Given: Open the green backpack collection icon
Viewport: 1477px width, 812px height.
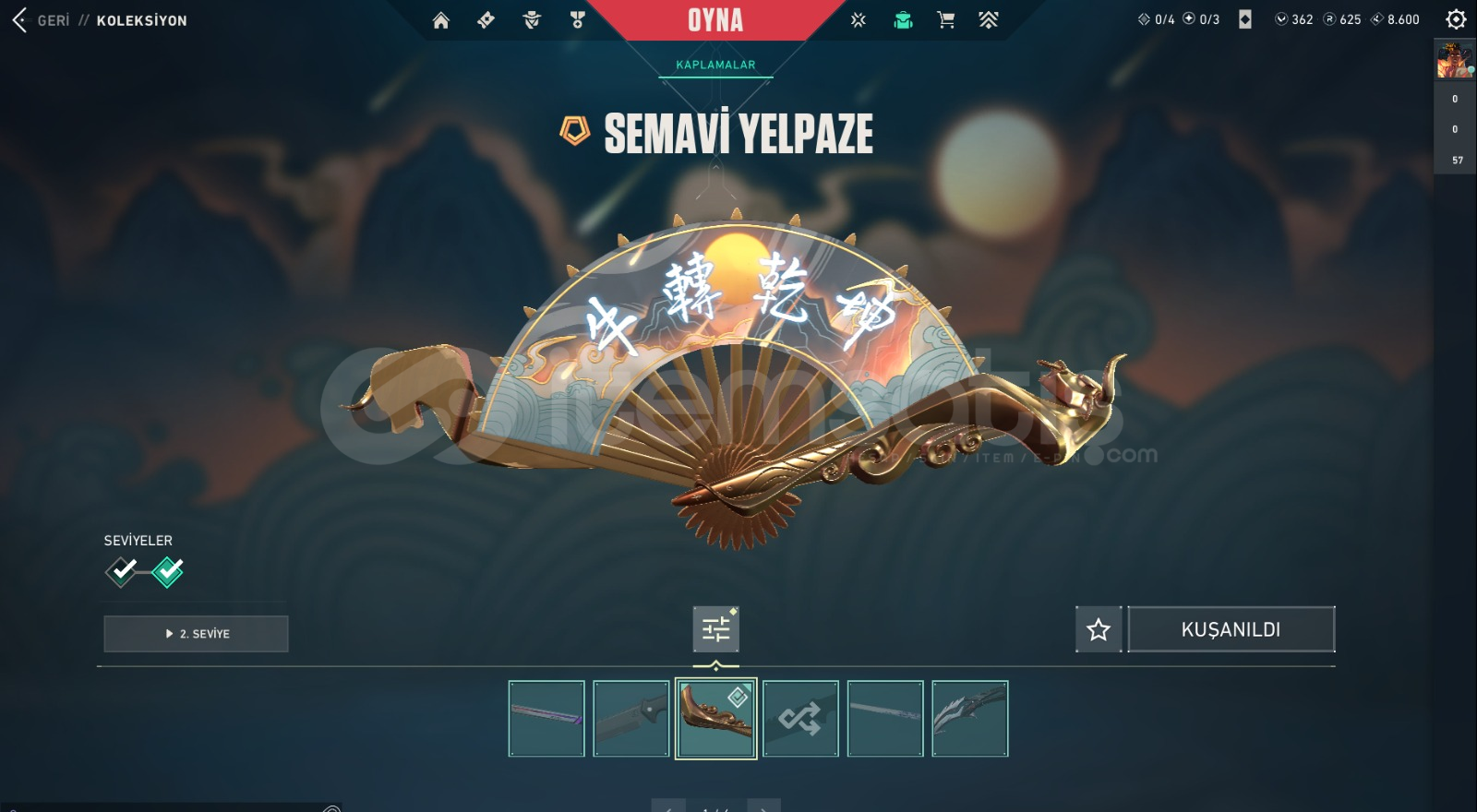Looking at the screenshot, I should click(903, 20).
